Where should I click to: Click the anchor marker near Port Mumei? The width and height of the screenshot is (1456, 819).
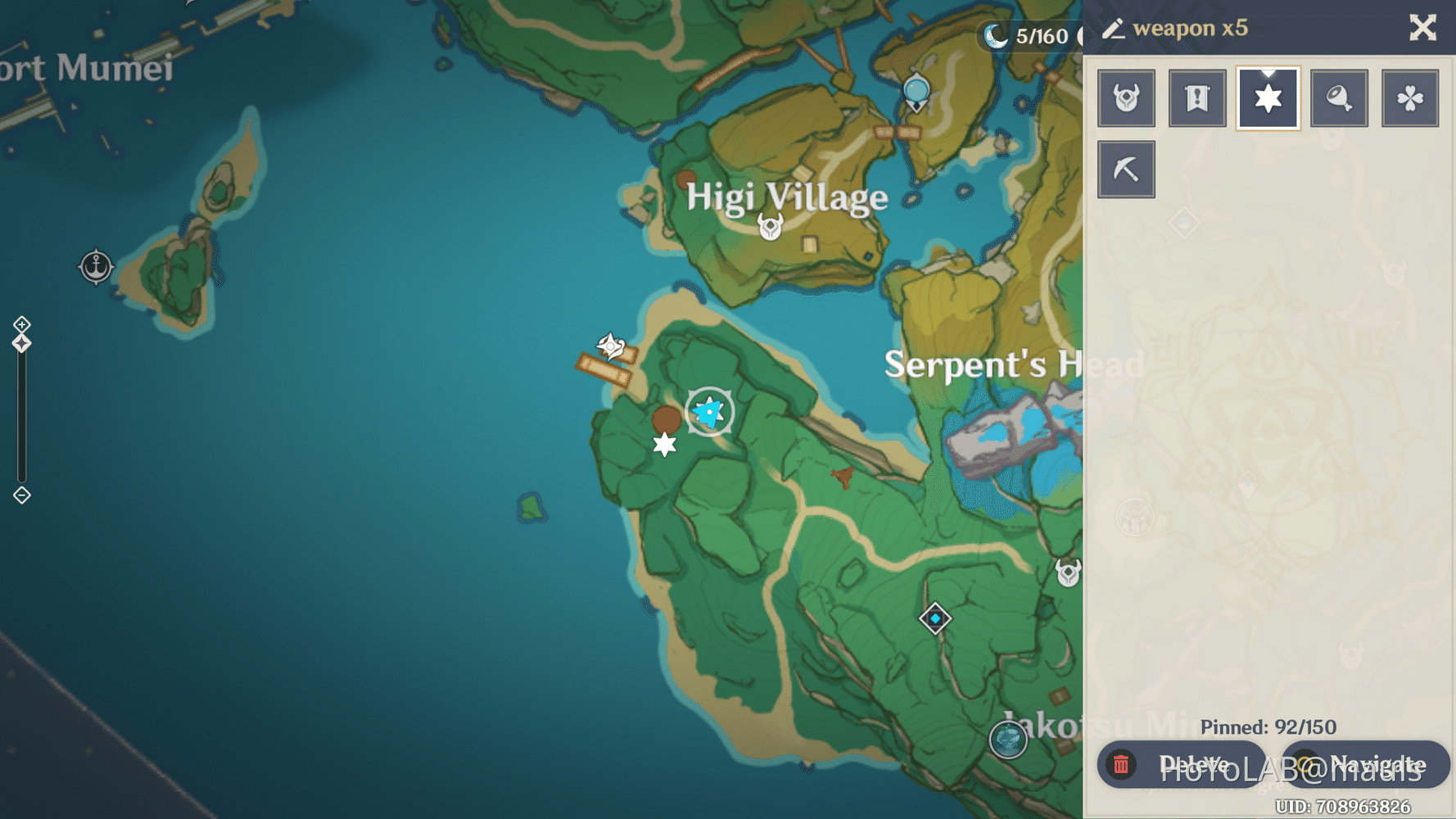[96, 266]
